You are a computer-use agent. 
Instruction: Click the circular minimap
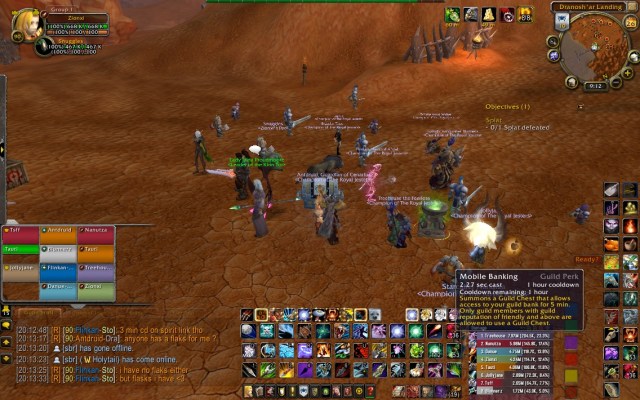coord(595,47)
